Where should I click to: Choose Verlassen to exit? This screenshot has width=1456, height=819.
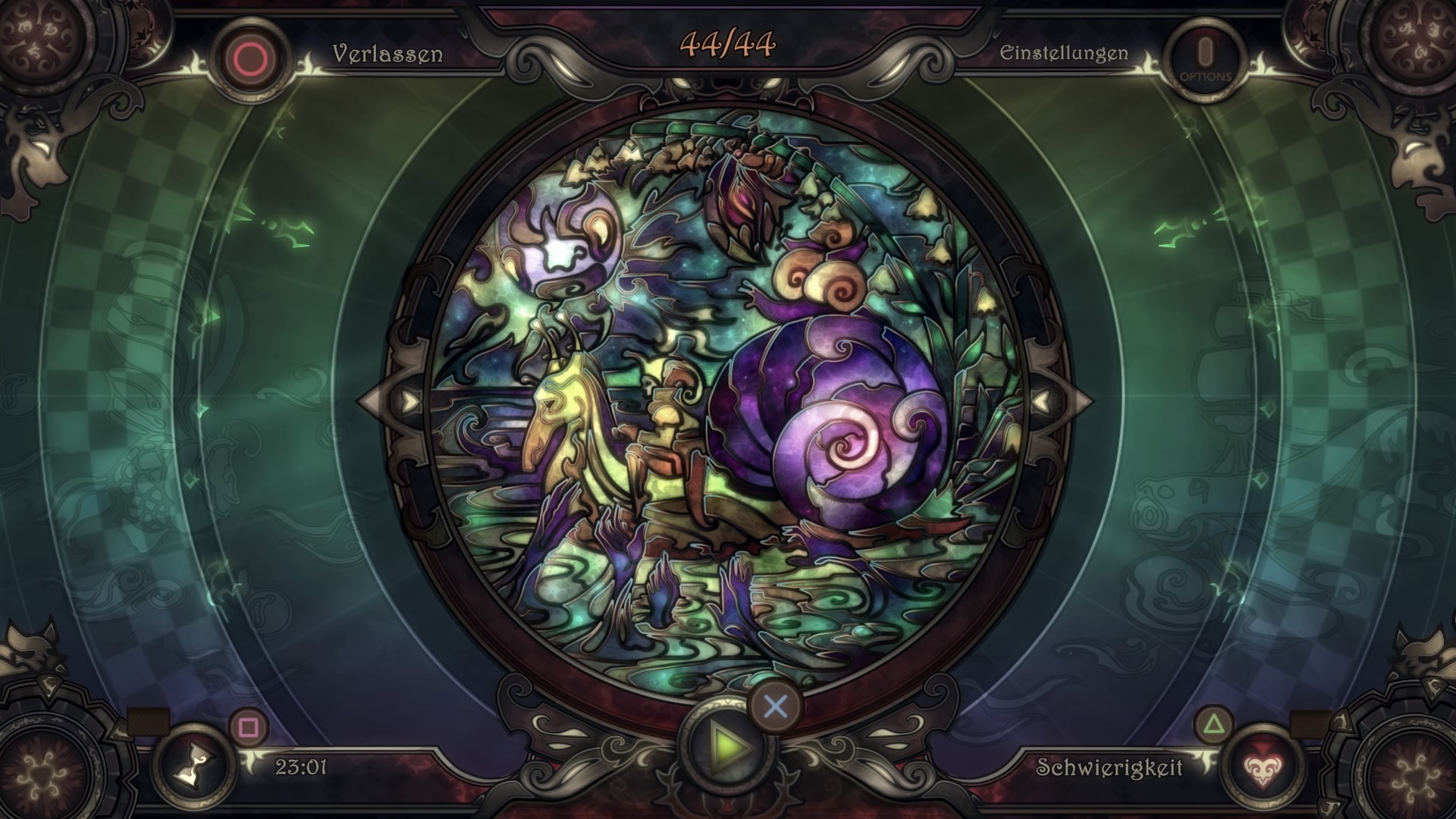[385, 55]
